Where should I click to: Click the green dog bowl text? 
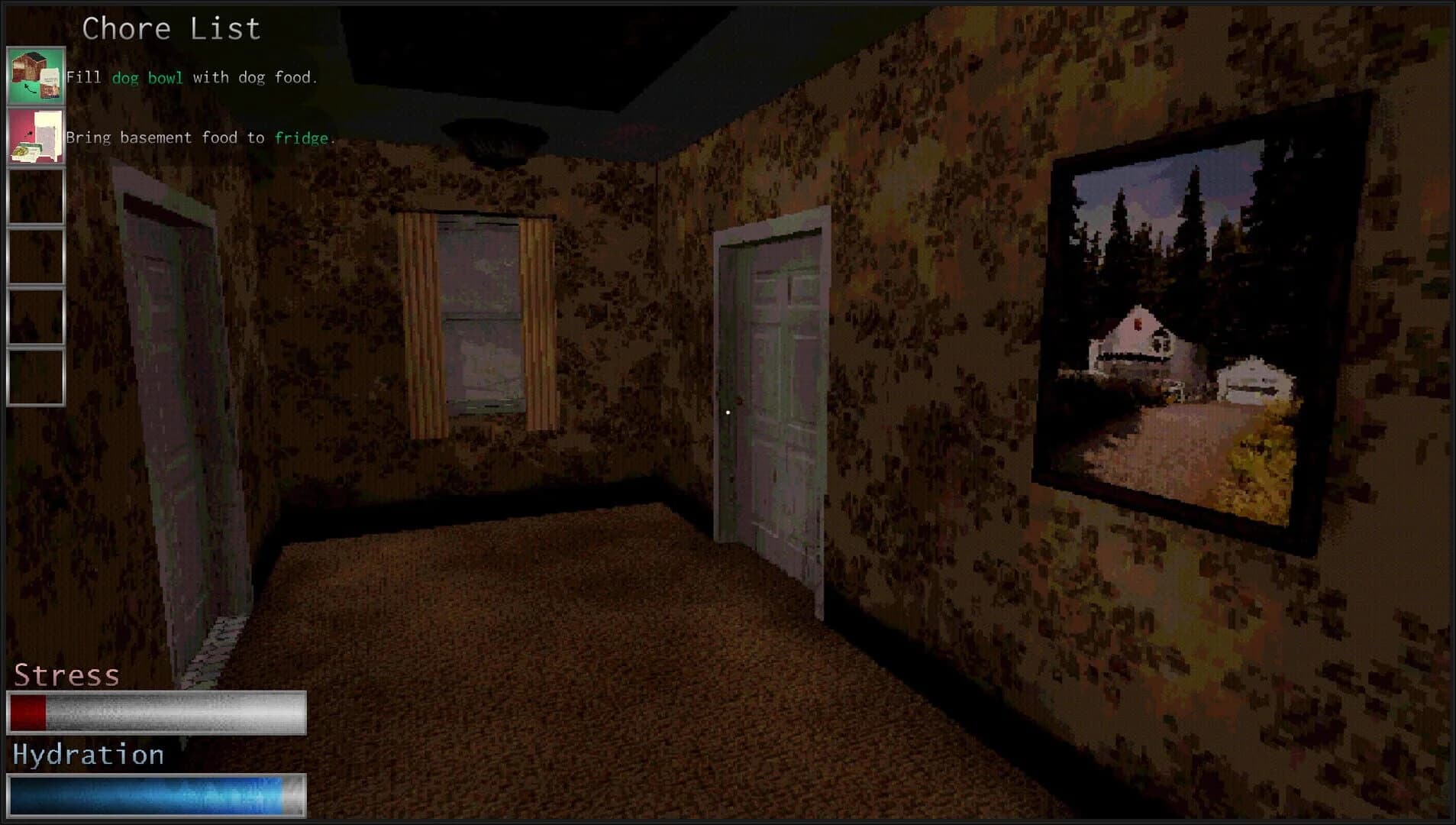pos(147,77)
